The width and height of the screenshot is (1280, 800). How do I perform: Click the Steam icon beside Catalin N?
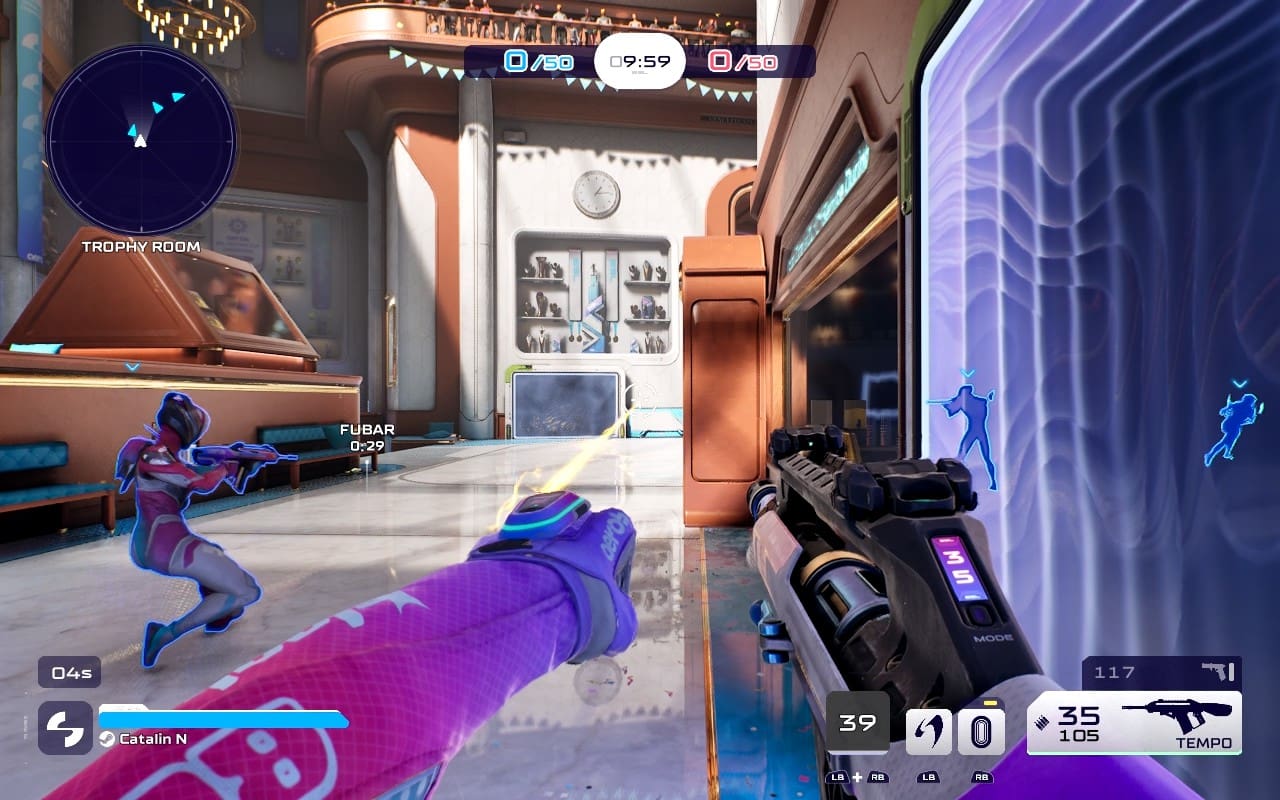(107, 739)
